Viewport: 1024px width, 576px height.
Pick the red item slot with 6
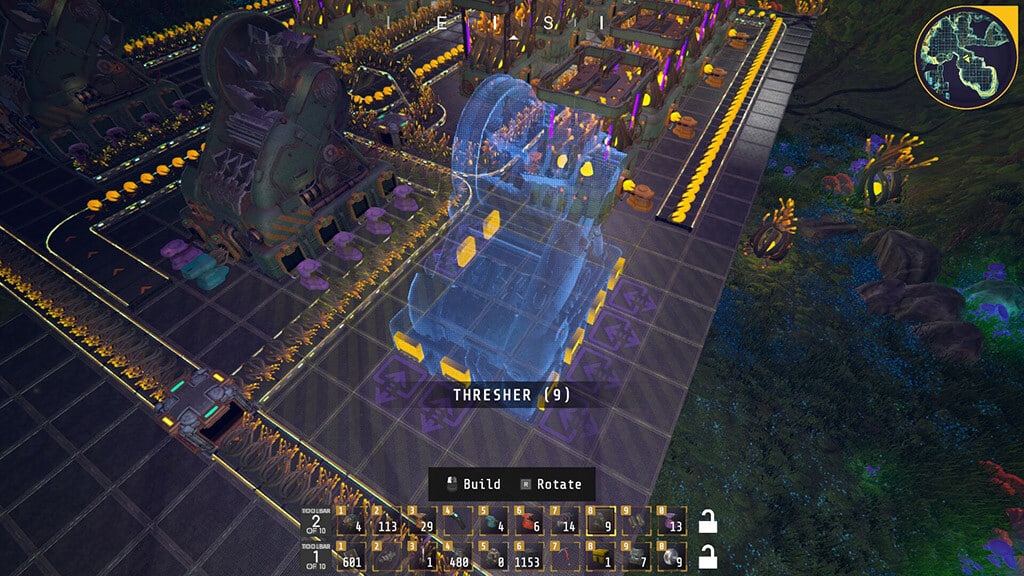[529, 522]
